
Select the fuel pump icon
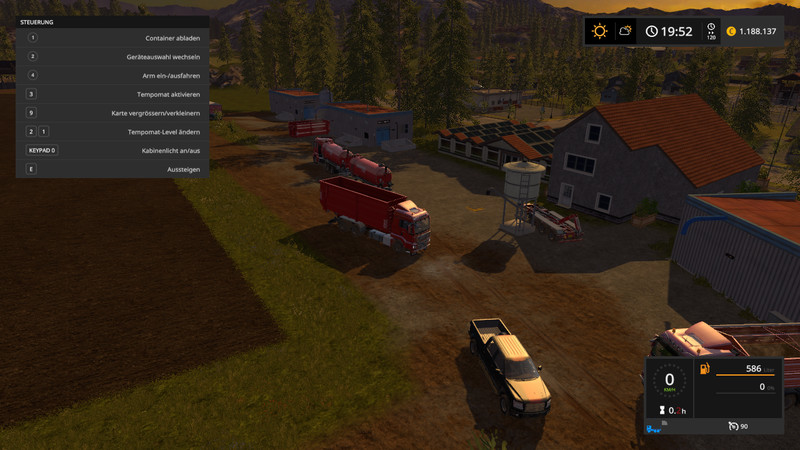[704, 369]
